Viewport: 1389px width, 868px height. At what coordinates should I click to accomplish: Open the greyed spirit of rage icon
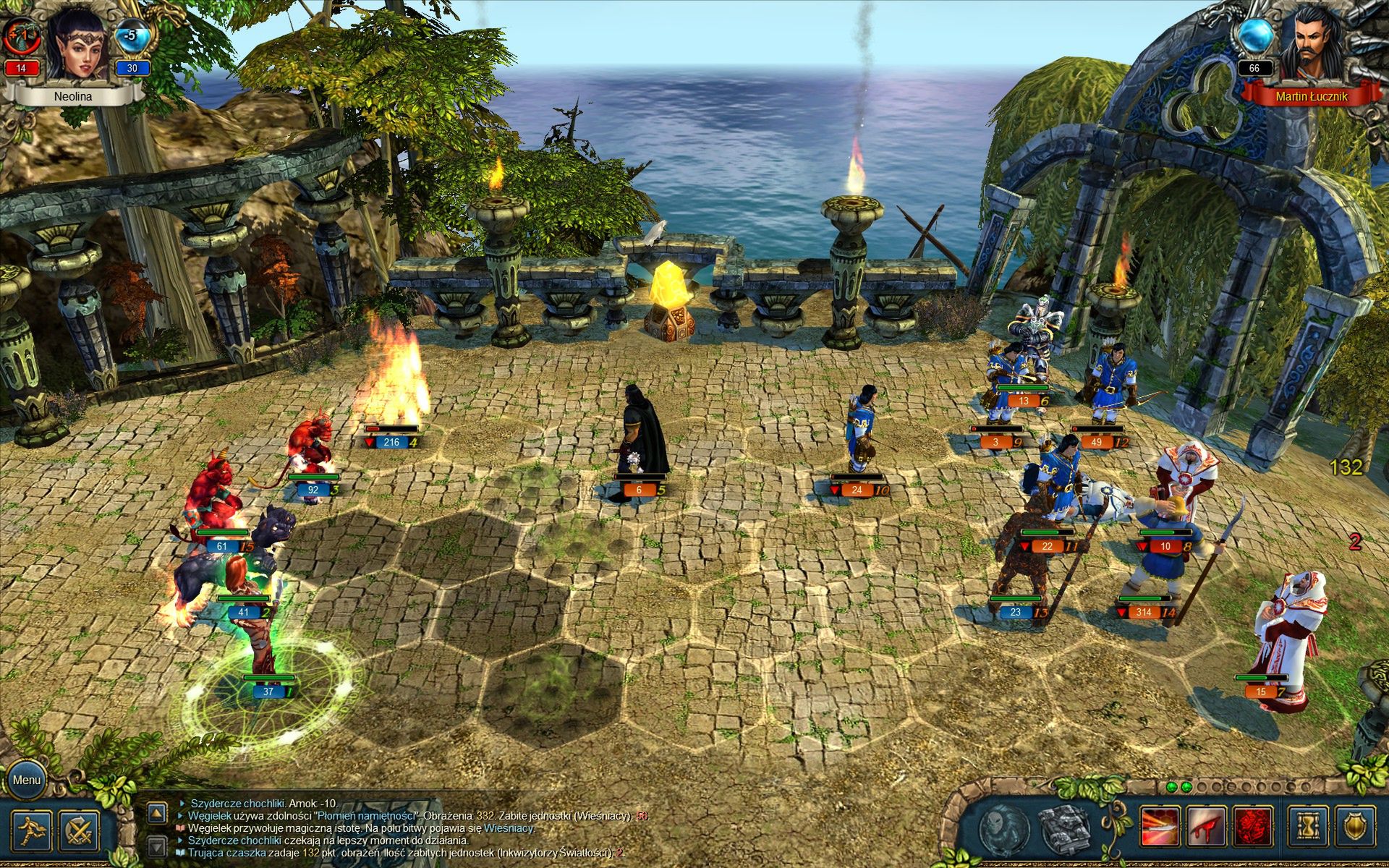pyautogui.click(x=1004, y=827)
